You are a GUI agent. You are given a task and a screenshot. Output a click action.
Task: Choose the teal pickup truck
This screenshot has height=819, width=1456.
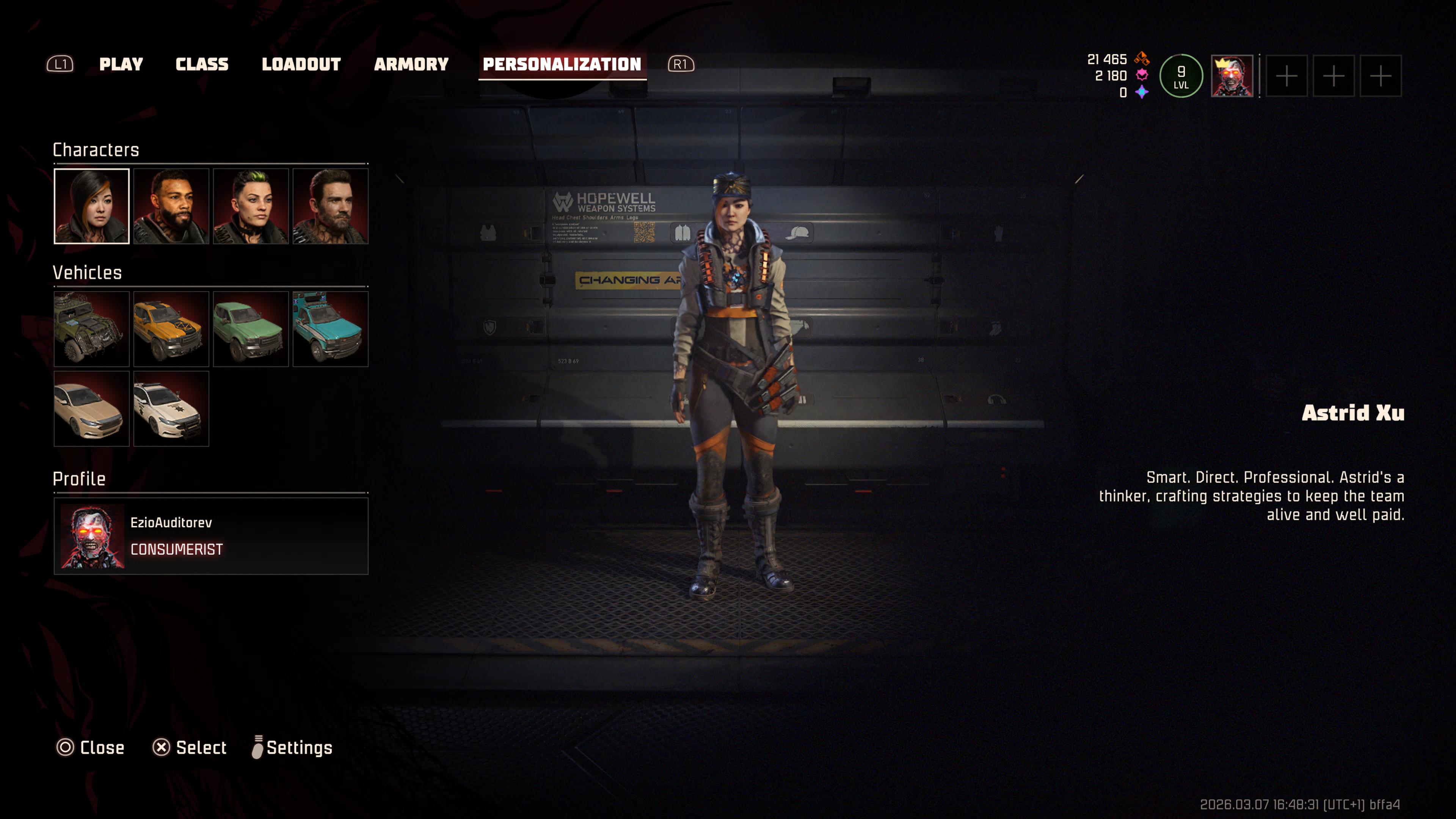(331, 329)
